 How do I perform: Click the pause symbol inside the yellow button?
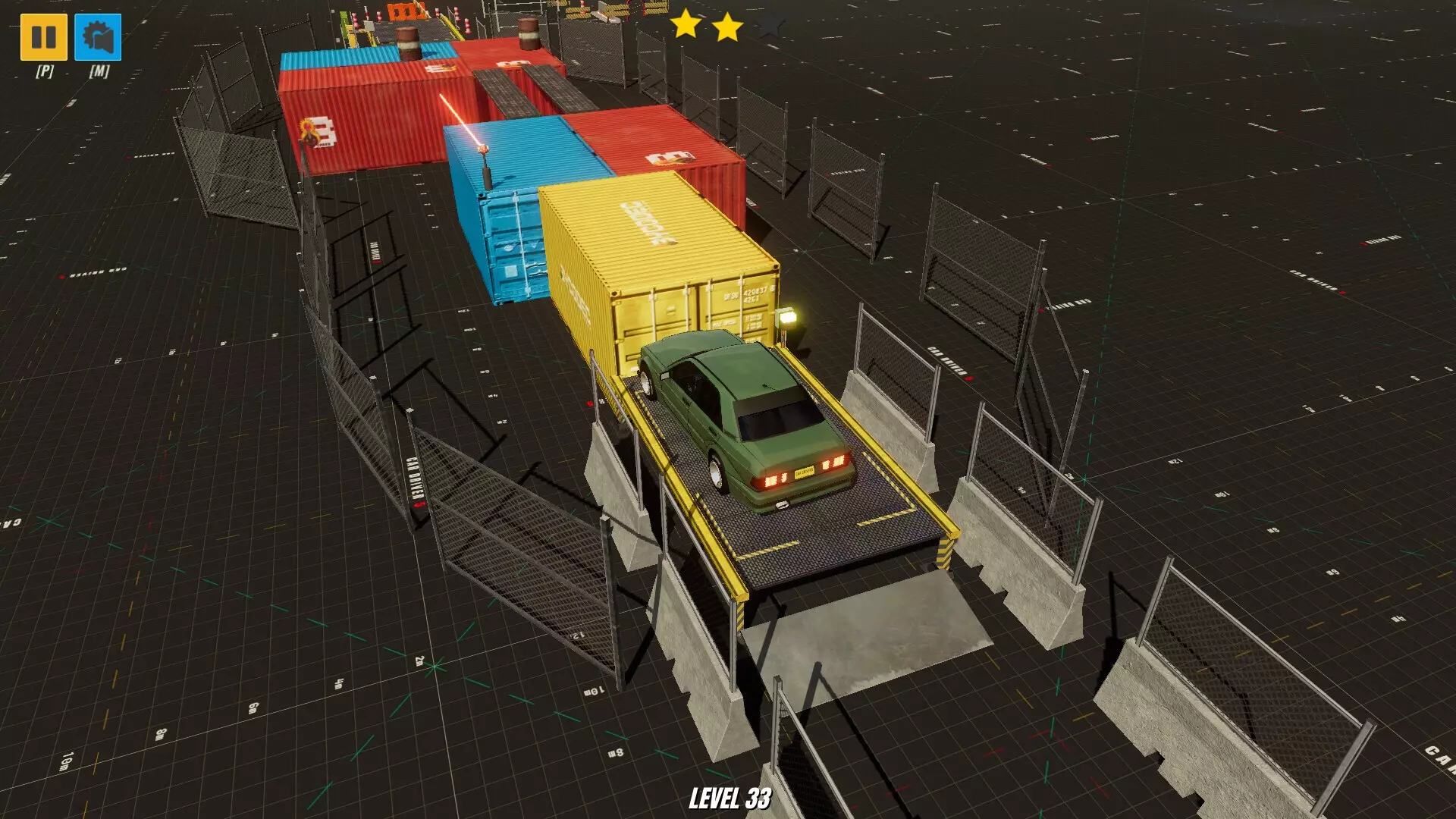coord(44,36)
